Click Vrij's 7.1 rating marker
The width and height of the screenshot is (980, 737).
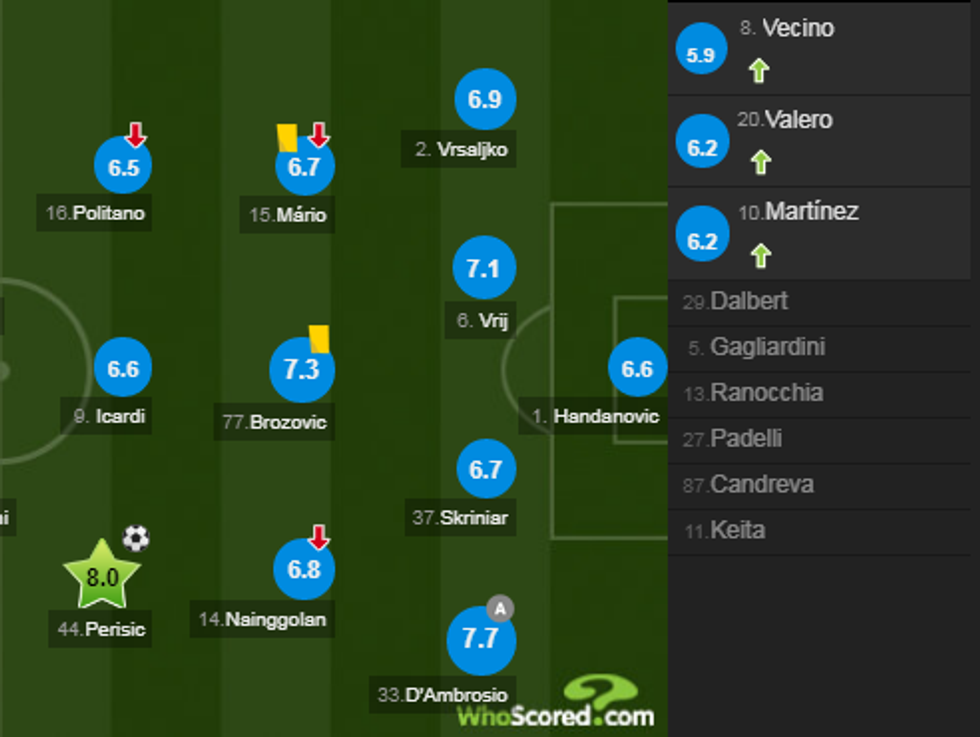pos(484,268)
